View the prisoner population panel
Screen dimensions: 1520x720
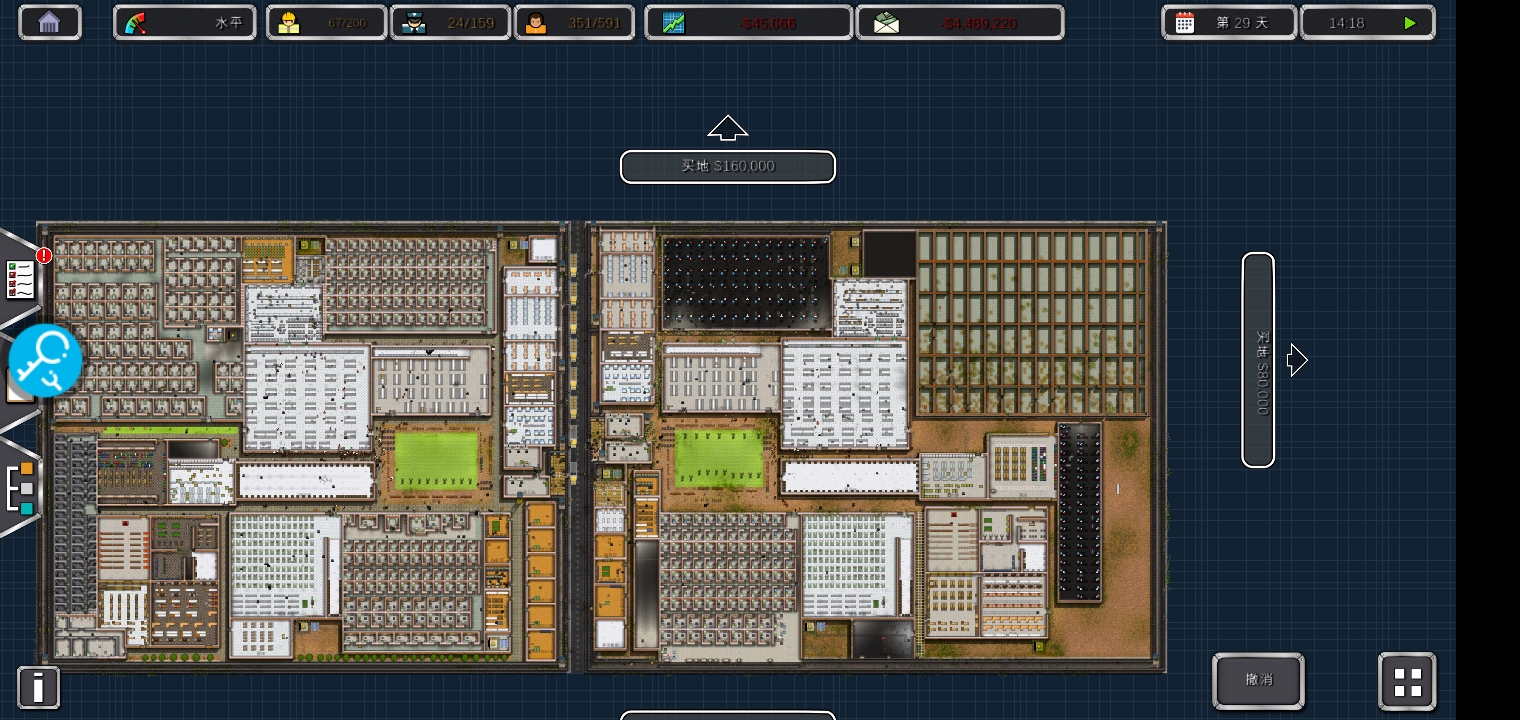(574, 22)
